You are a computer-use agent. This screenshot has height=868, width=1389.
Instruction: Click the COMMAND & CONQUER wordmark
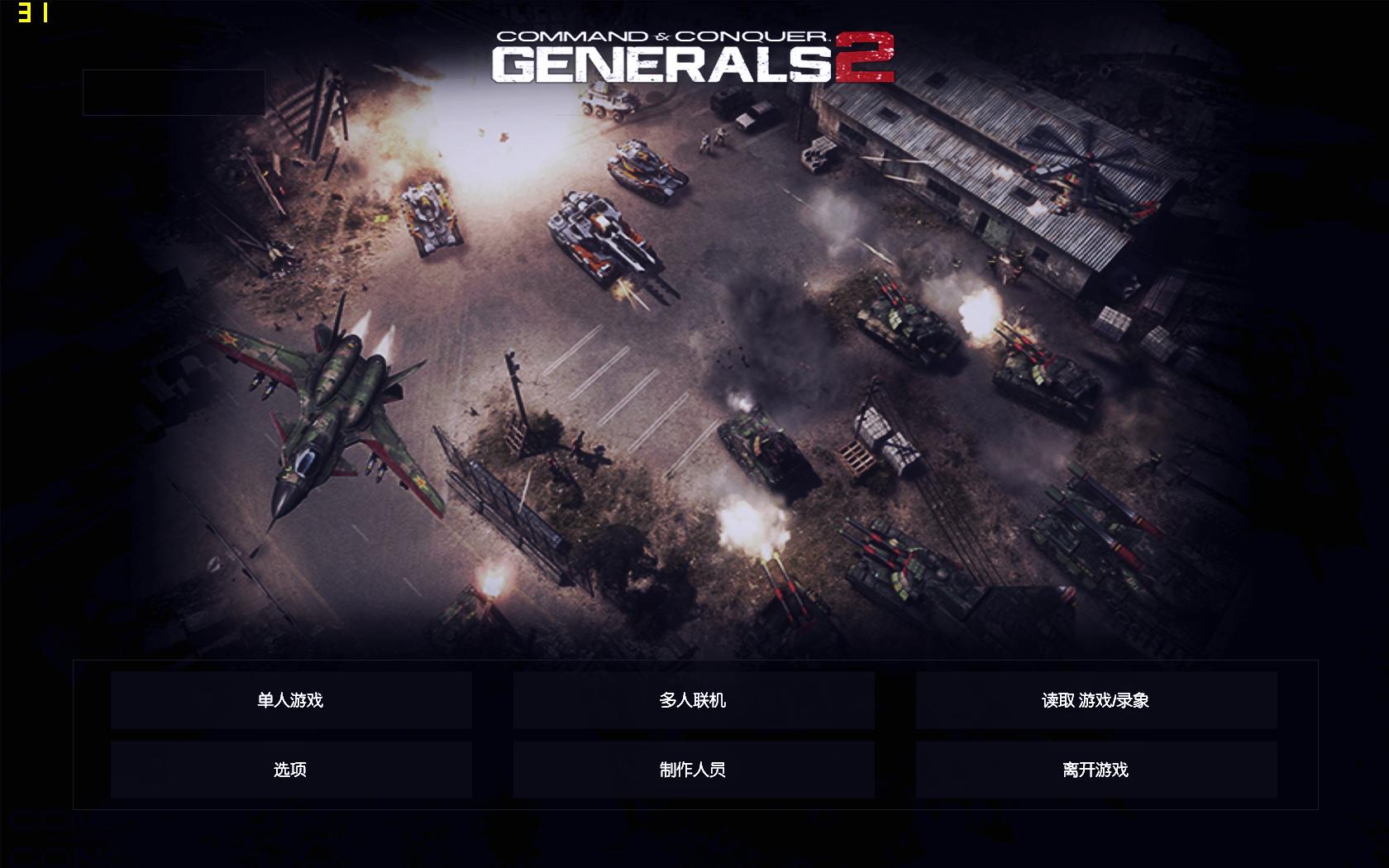(661, 35)
